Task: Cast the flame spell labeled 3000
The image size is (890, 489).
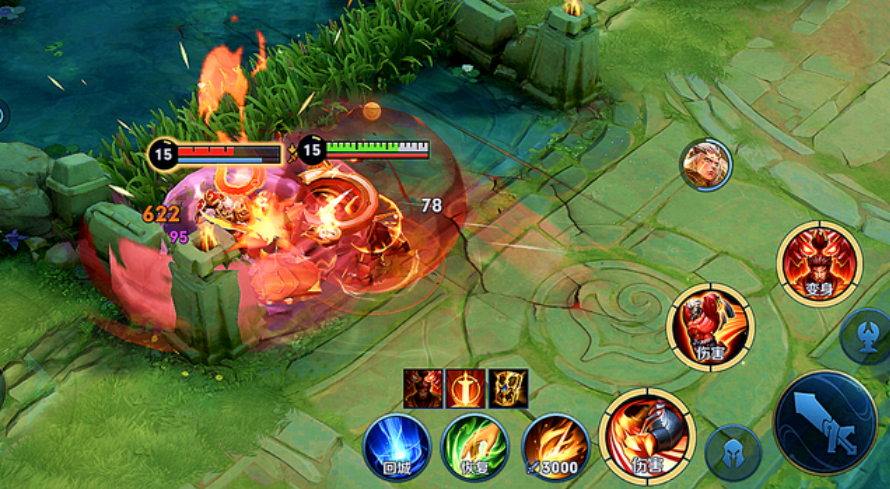Action: pos(555,447)
